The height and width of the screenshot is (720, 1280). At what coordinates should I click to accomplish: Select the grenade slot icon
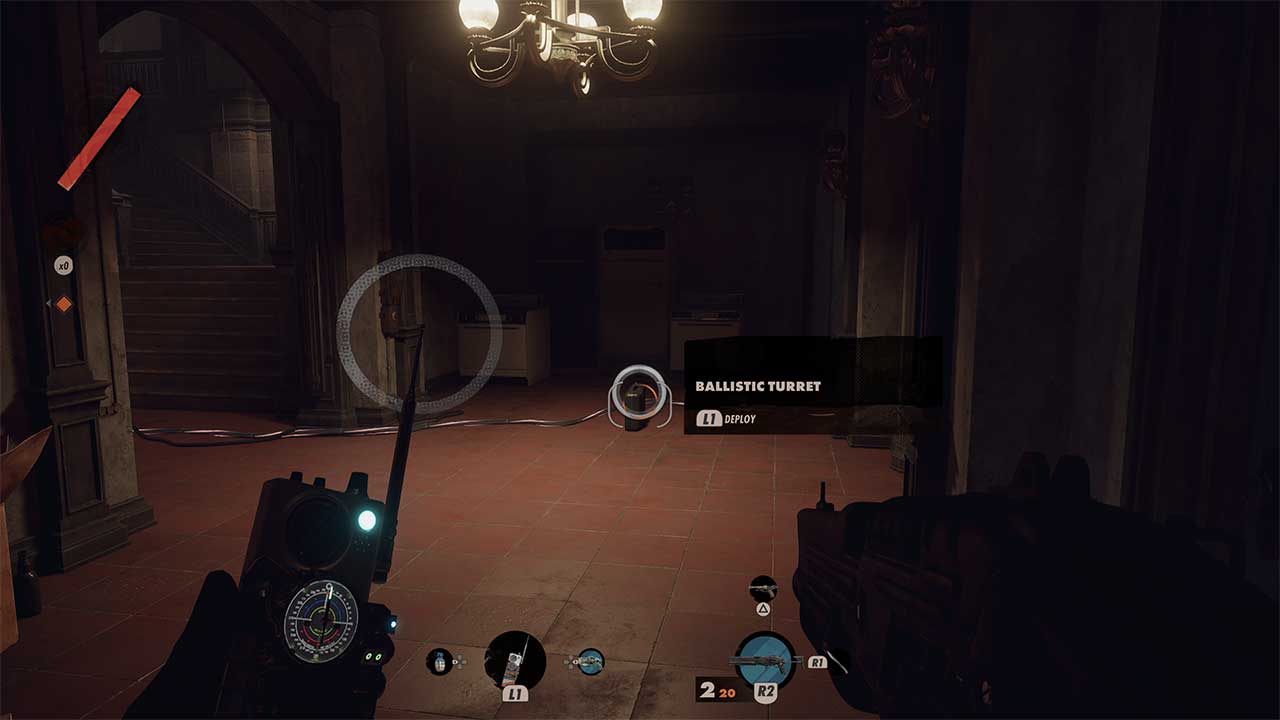click(x=438, y=662)
